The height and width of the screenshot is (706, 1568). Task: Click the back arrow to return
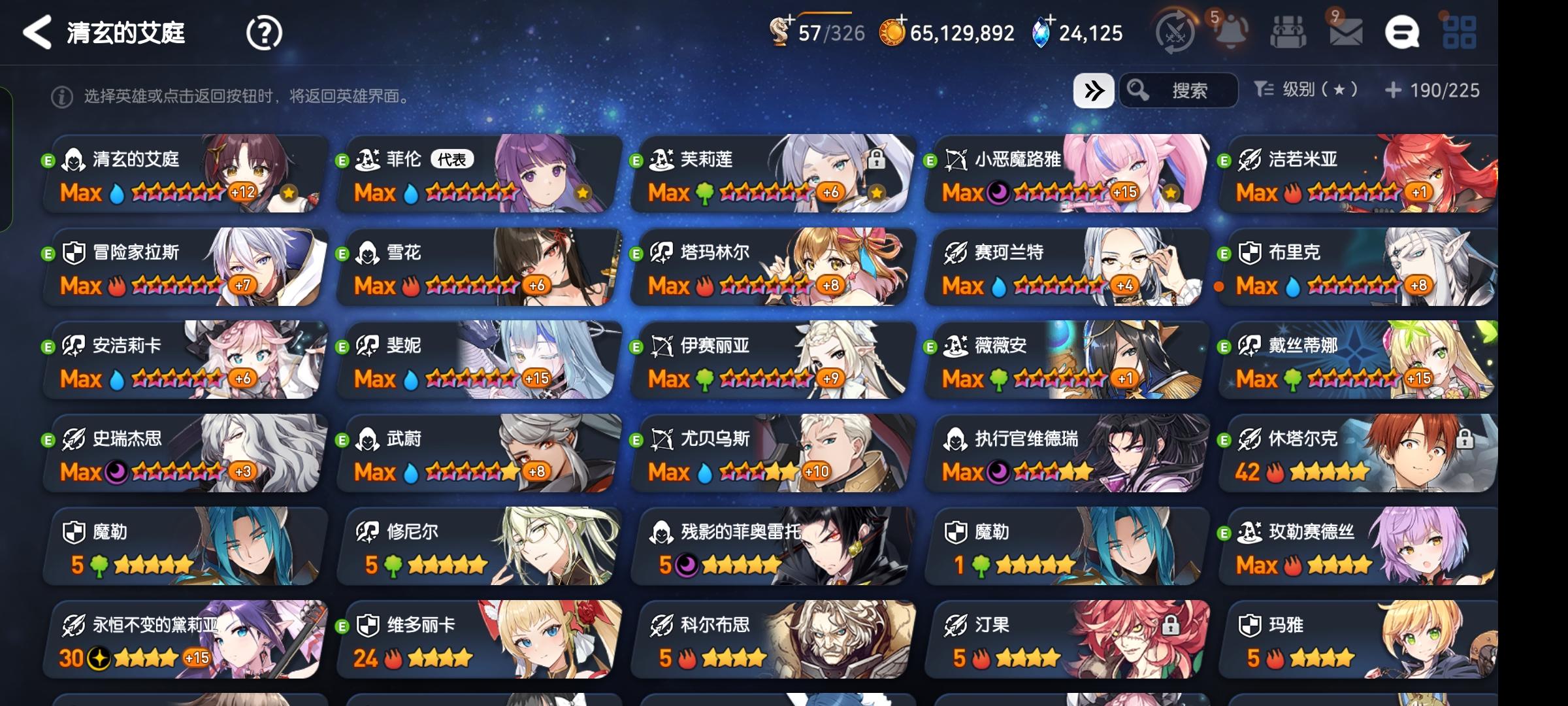click(x=37, y=33)
